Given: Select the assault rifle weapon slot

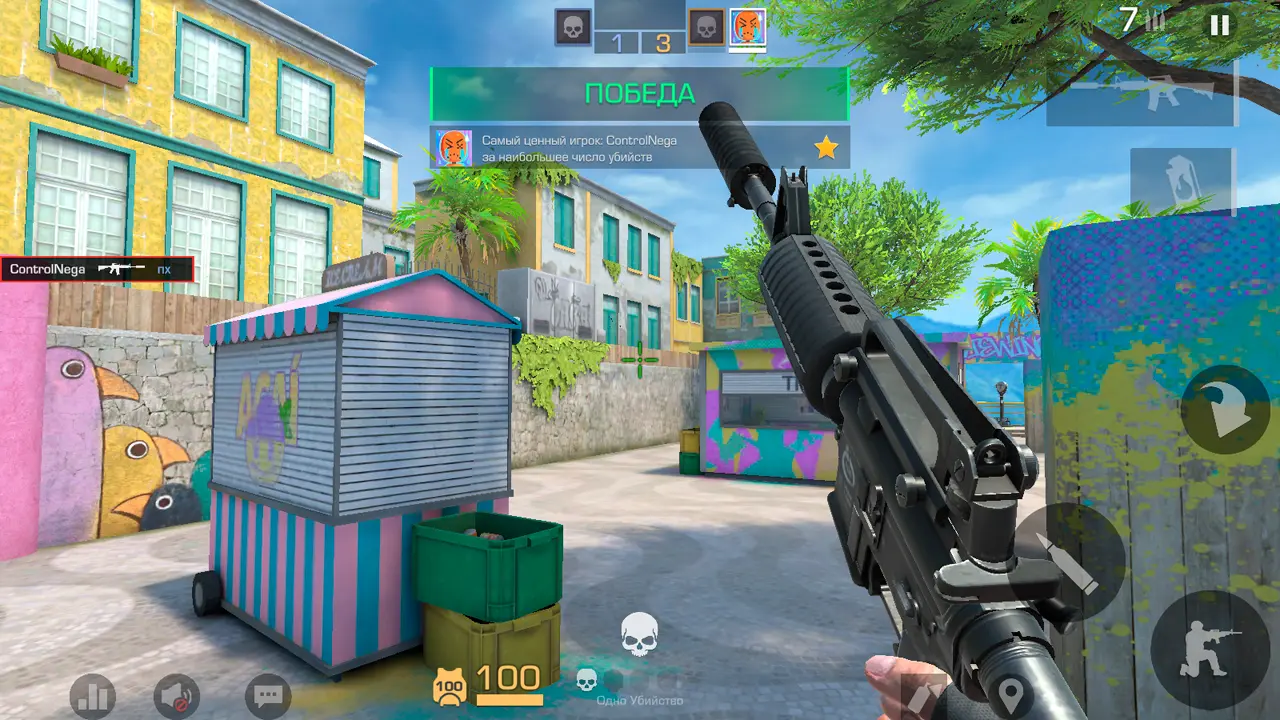Looking at the screenshot, I should point(1141,94).
